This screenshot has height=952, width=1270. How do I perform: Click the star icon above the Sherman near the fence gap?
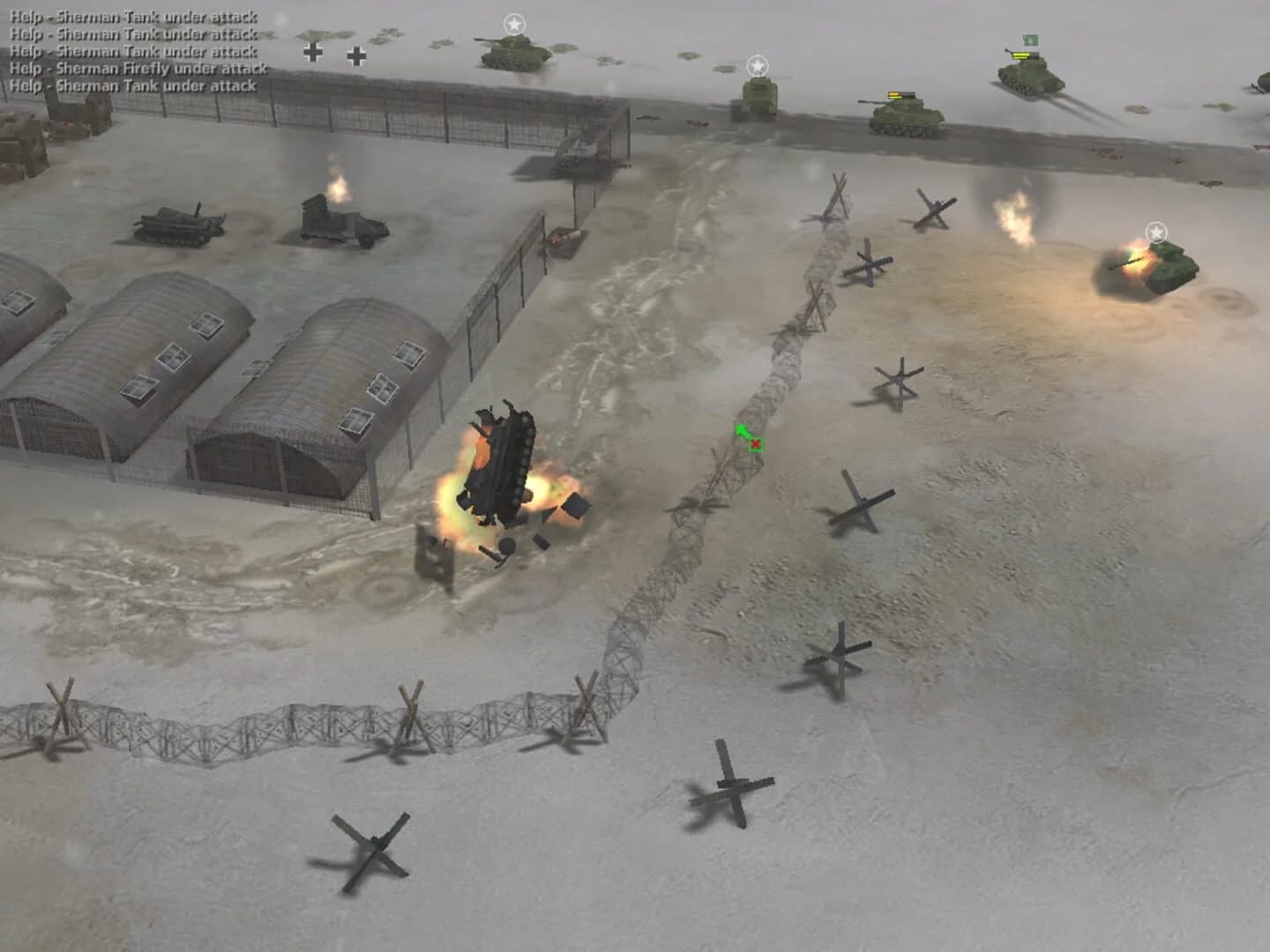point(757,63)
